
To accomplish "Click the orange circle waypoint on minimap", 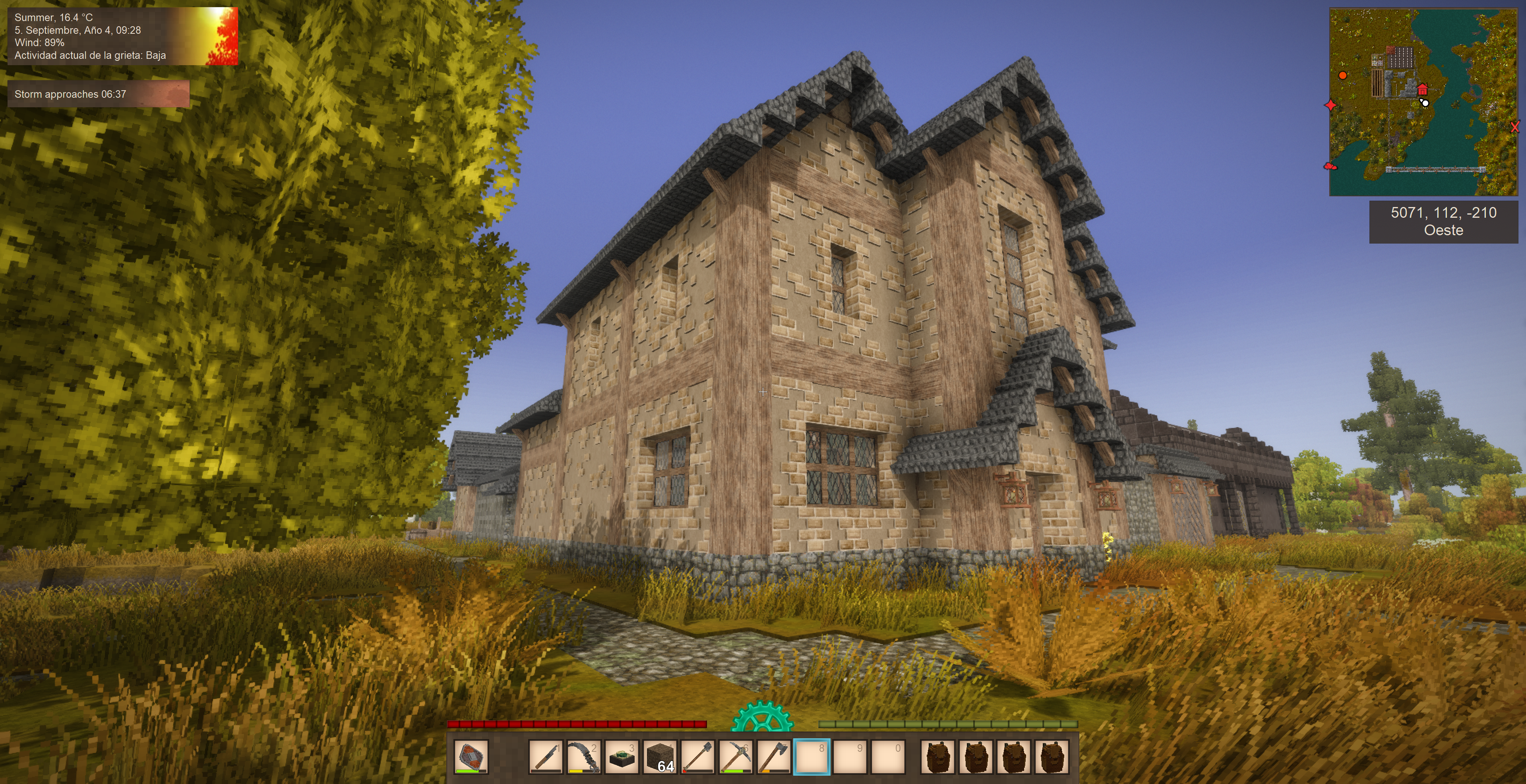I will click(1343, 75).
